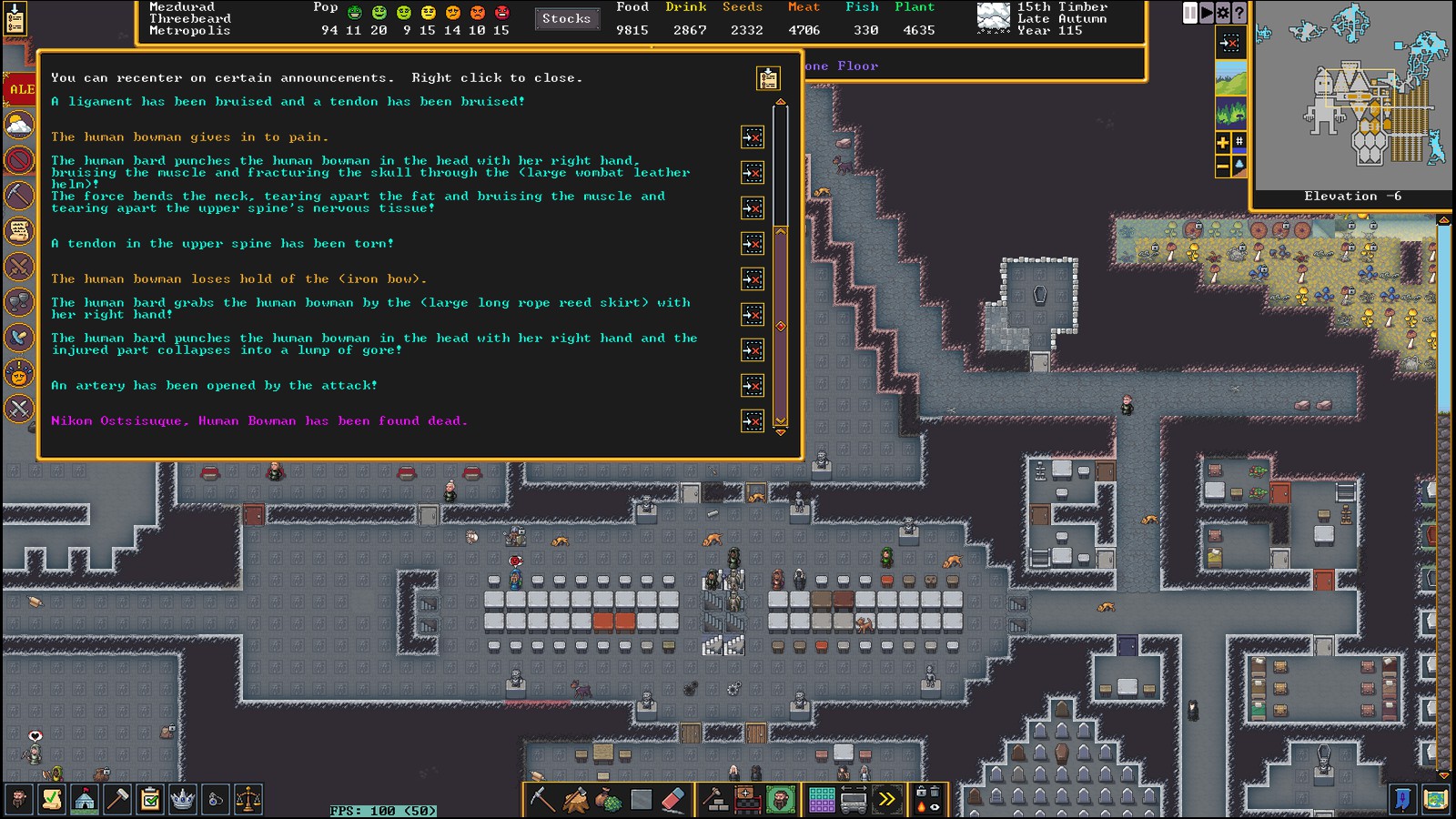The image size is (1456, 819).
Task: Open settings via the gear icon
Action: pos(1223,13)
